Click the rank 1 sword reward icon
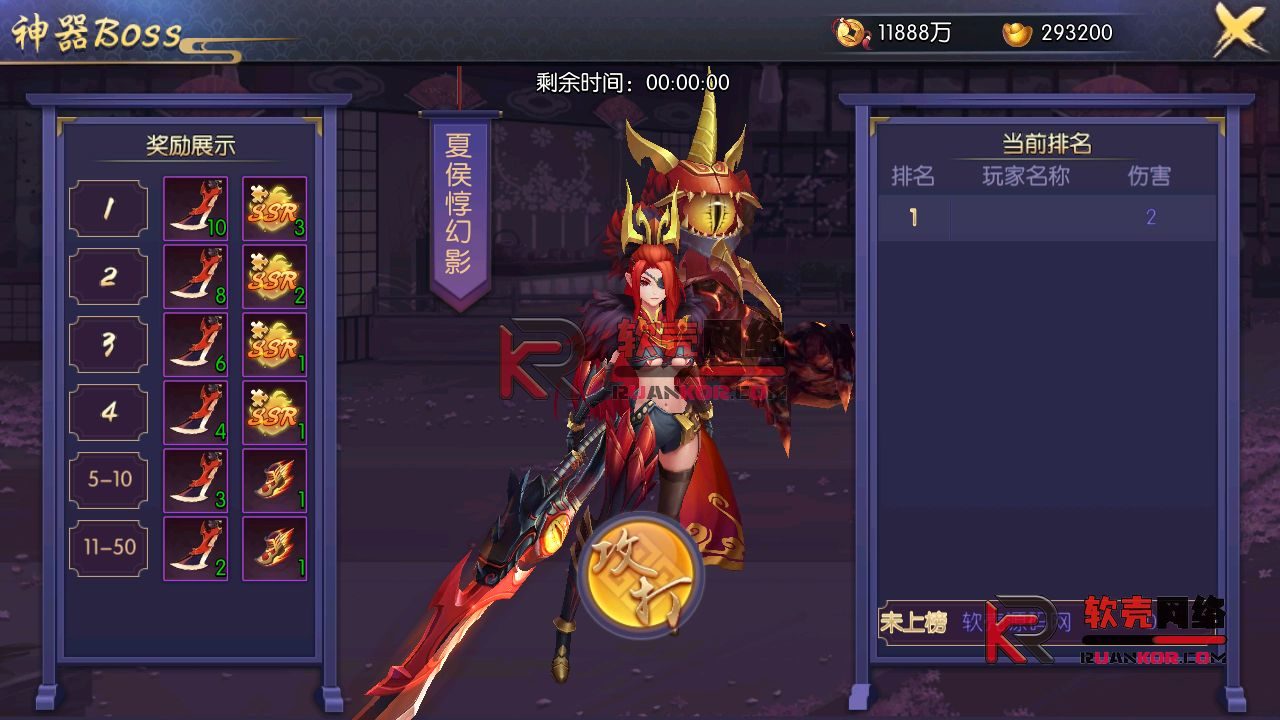The image size is (1280, 720). point(195,209)
